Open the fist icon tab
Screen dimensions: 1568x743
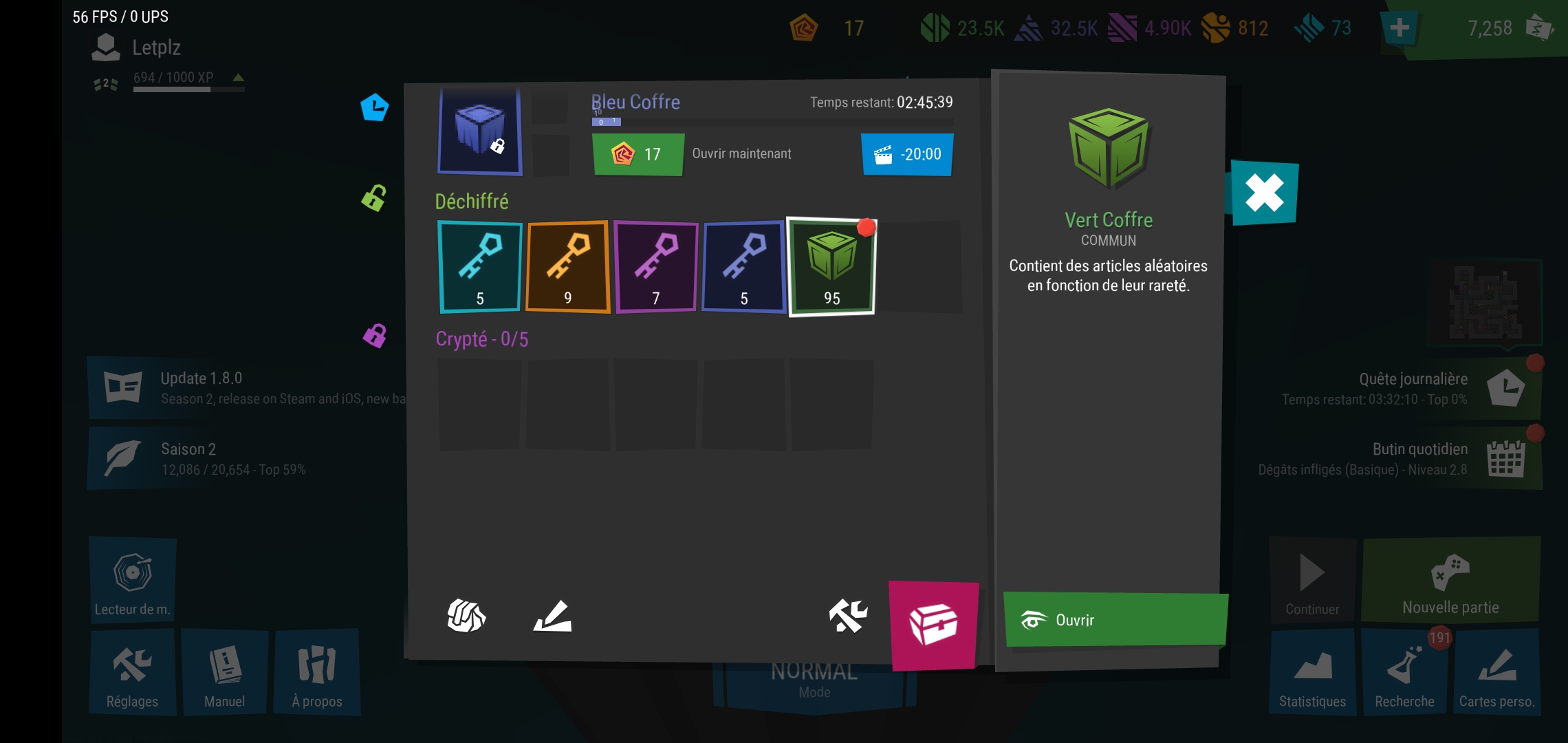466,615
